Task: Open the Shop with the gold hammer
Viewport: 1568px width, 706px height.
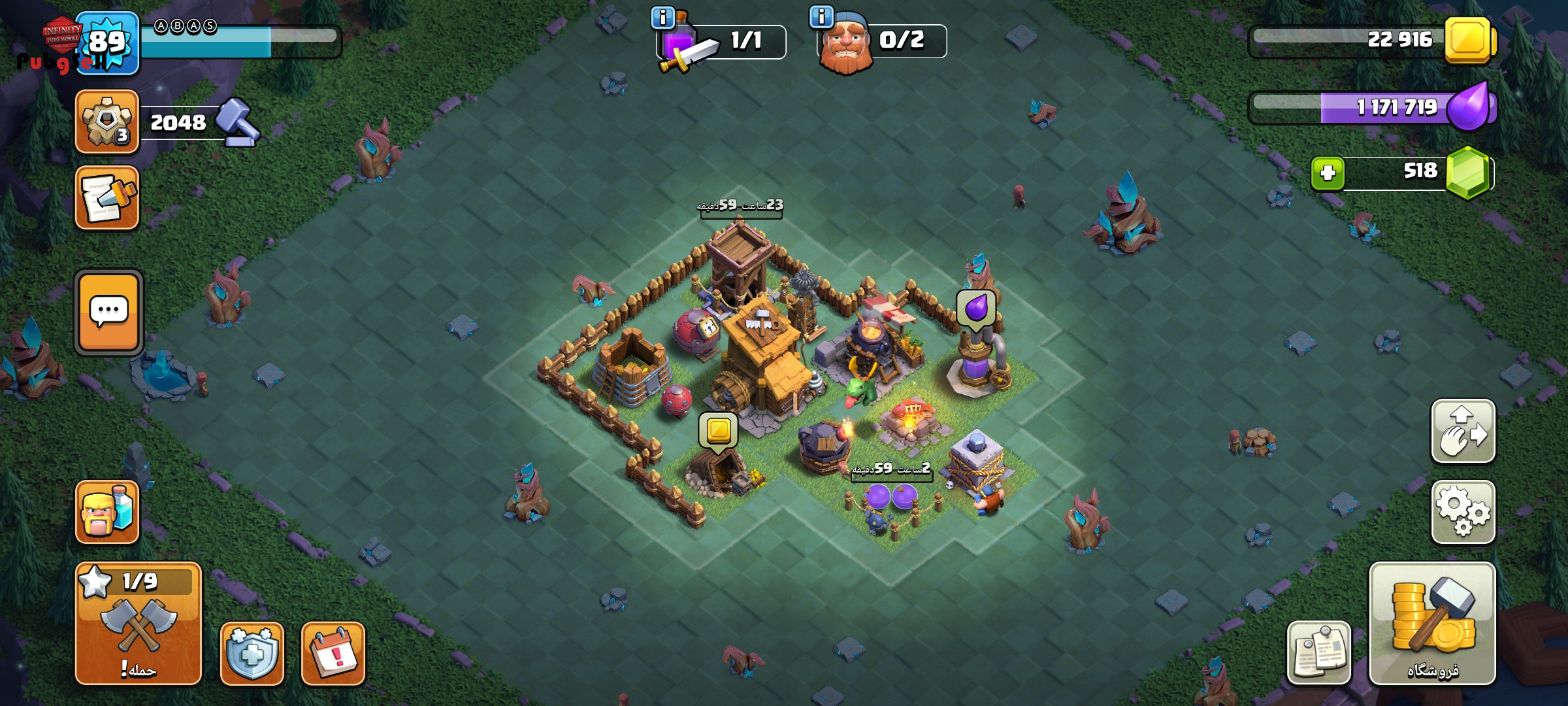Action: point(1432,623)
